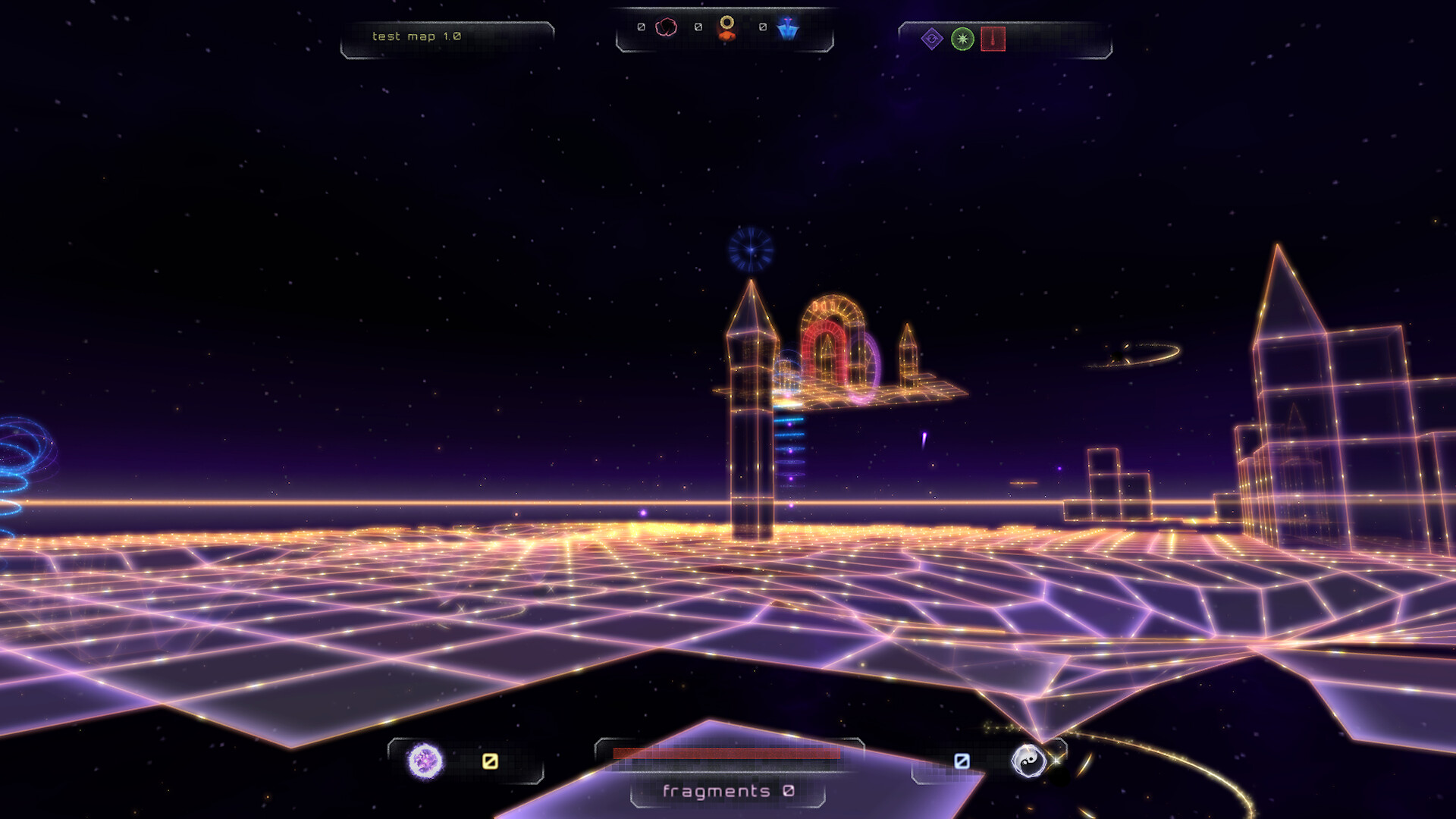Select the blue crystal weapon icon

click(788, 28)
